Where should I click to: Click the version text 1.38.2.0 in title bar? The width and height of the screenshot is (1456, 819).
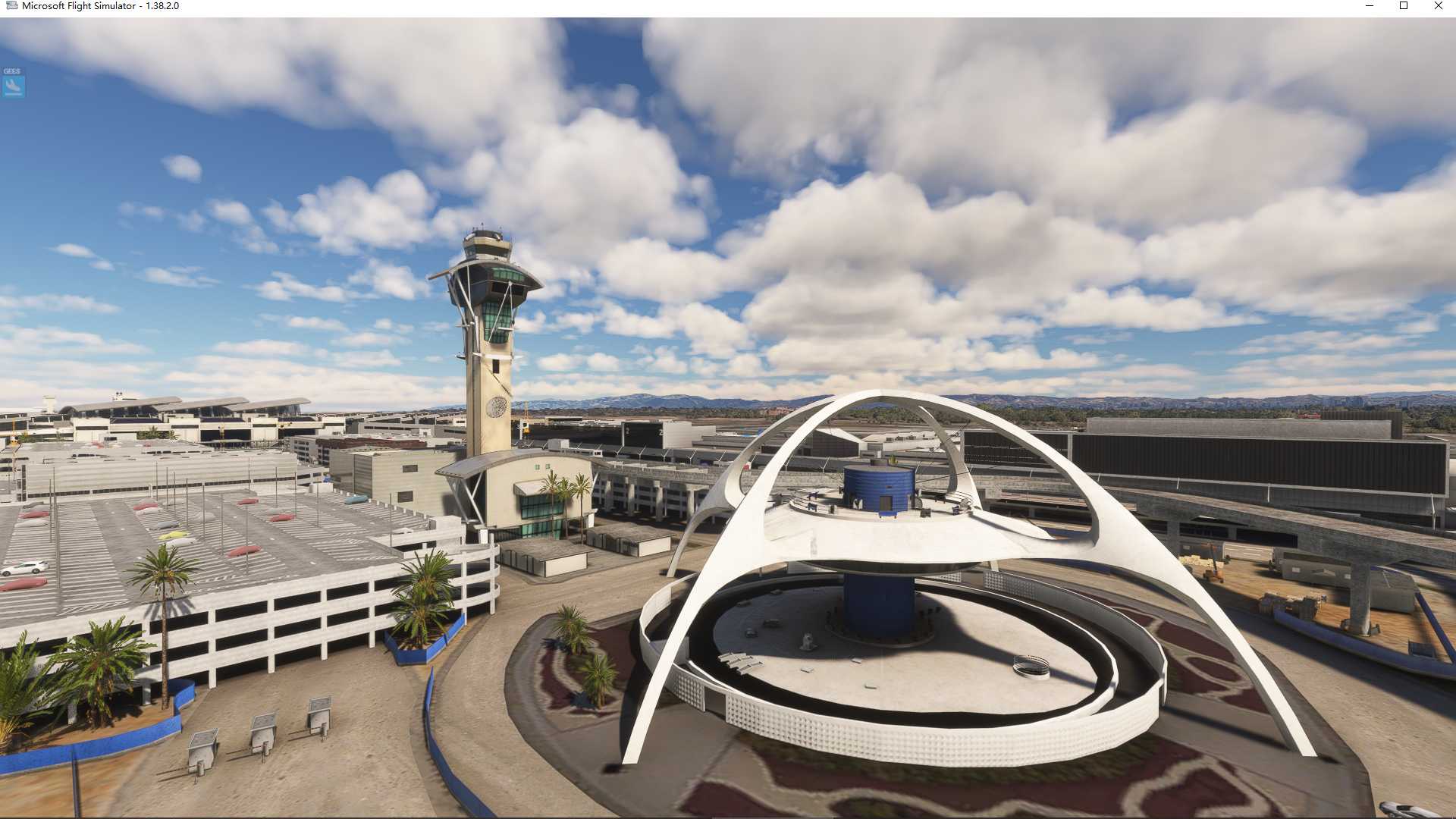point(164,5)
